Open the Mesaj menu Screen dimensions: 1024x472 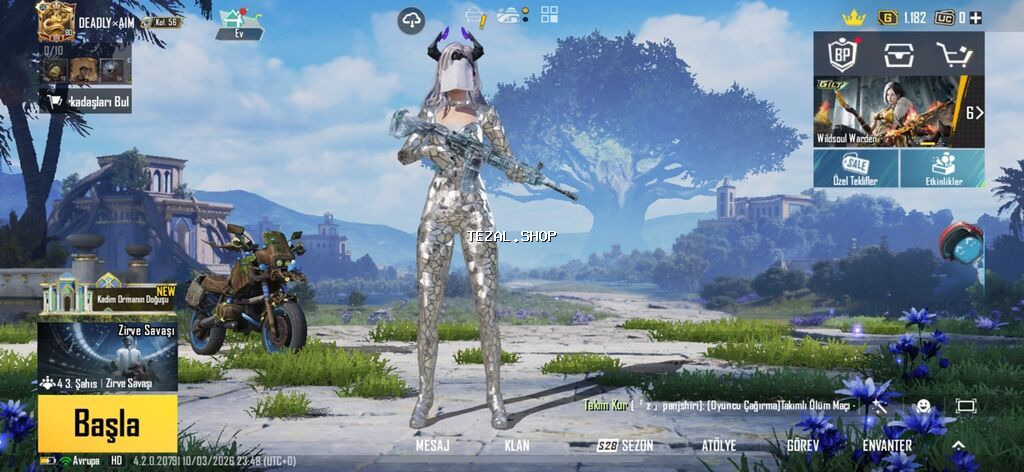432,445
